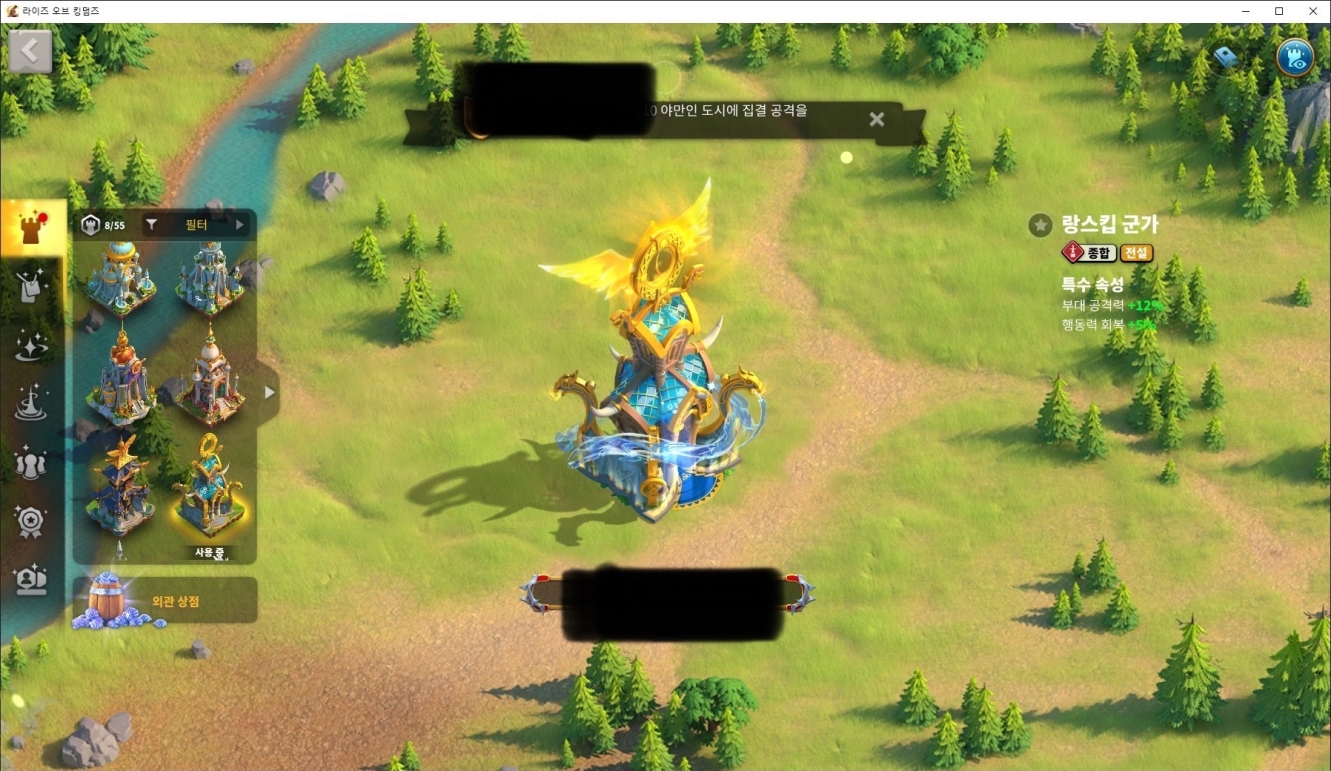
Task: Select the city castle skins tab
Action: point(31,229)
